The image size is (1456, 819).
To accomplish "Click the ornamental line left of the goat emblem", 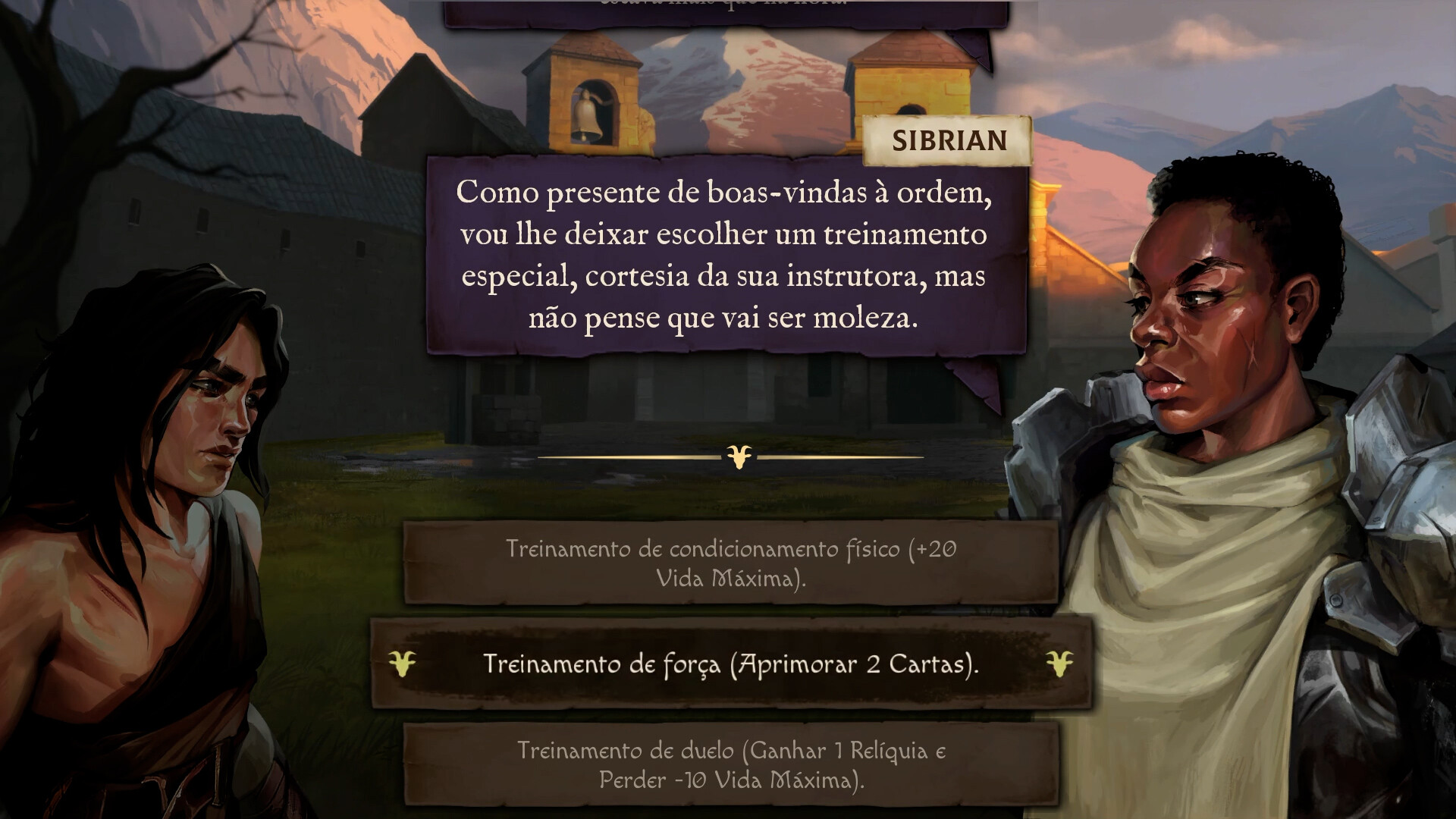I will coord(629,458).
